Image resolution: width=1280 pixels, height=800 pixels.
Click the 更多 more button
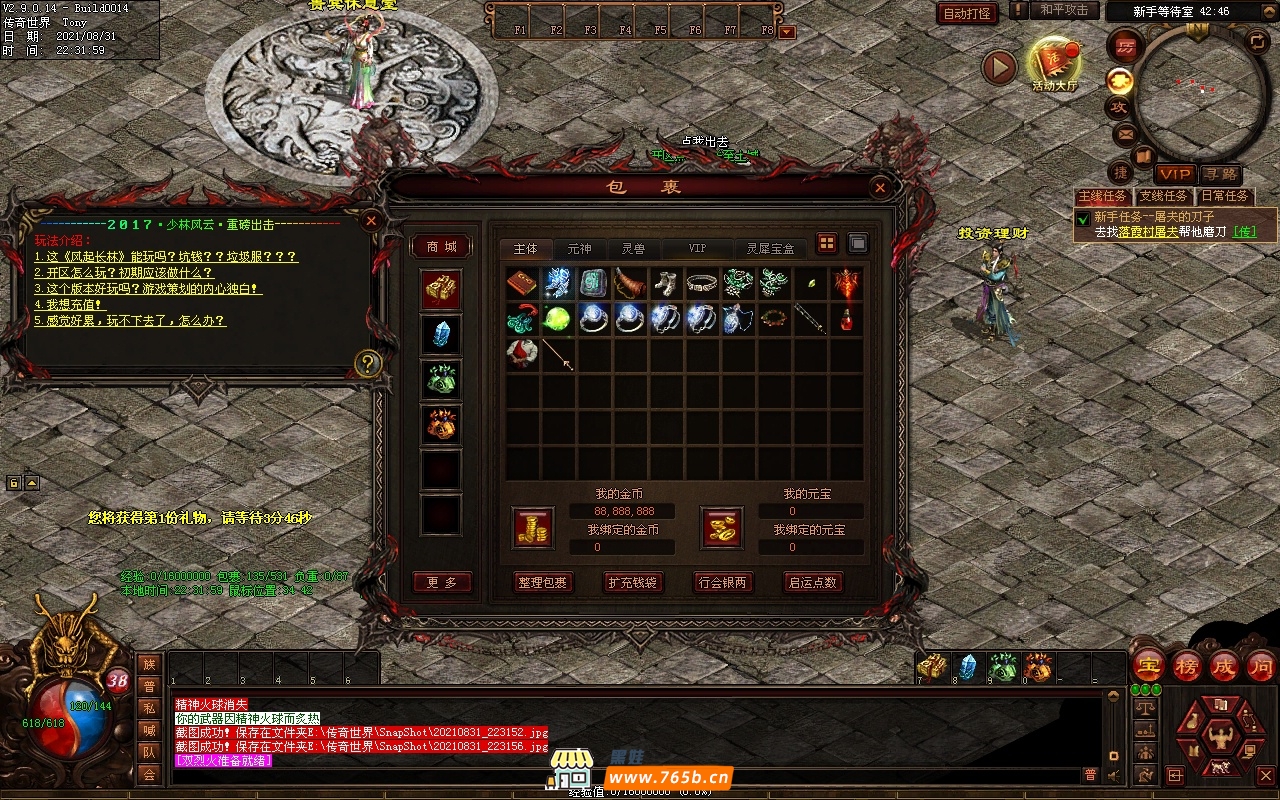[x=441, y=582]
